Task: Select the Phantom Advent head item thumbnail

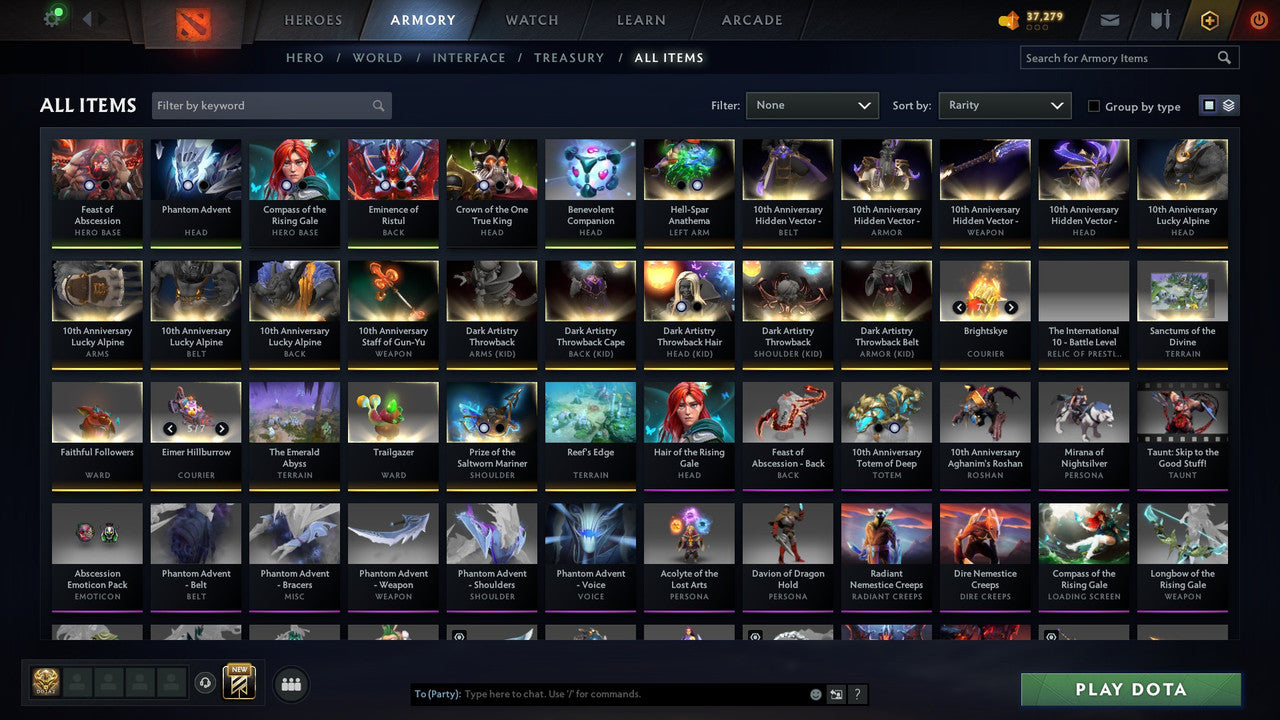Action: (x=195, y=170)
